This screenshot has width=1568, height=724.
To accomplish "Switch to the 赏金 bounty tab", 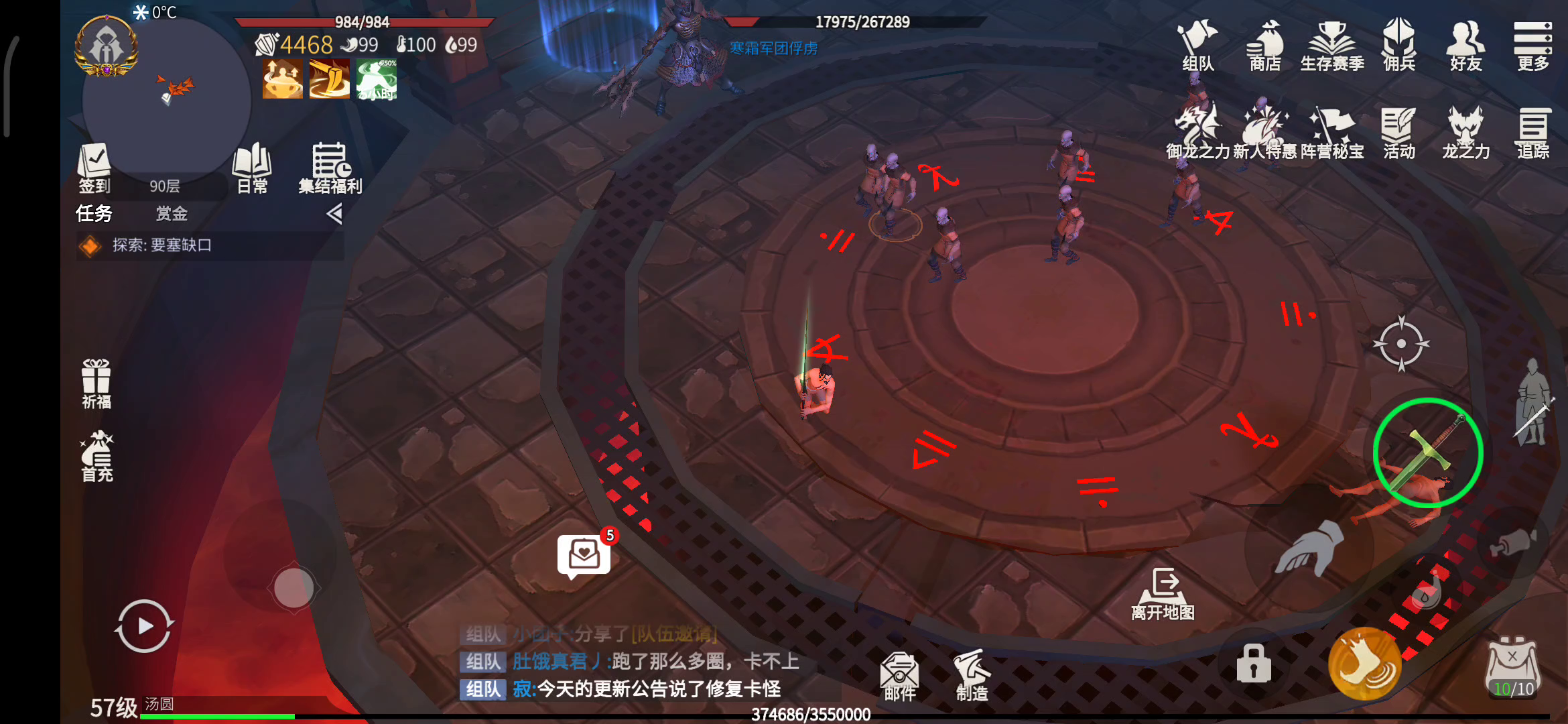I will point(172,214).
